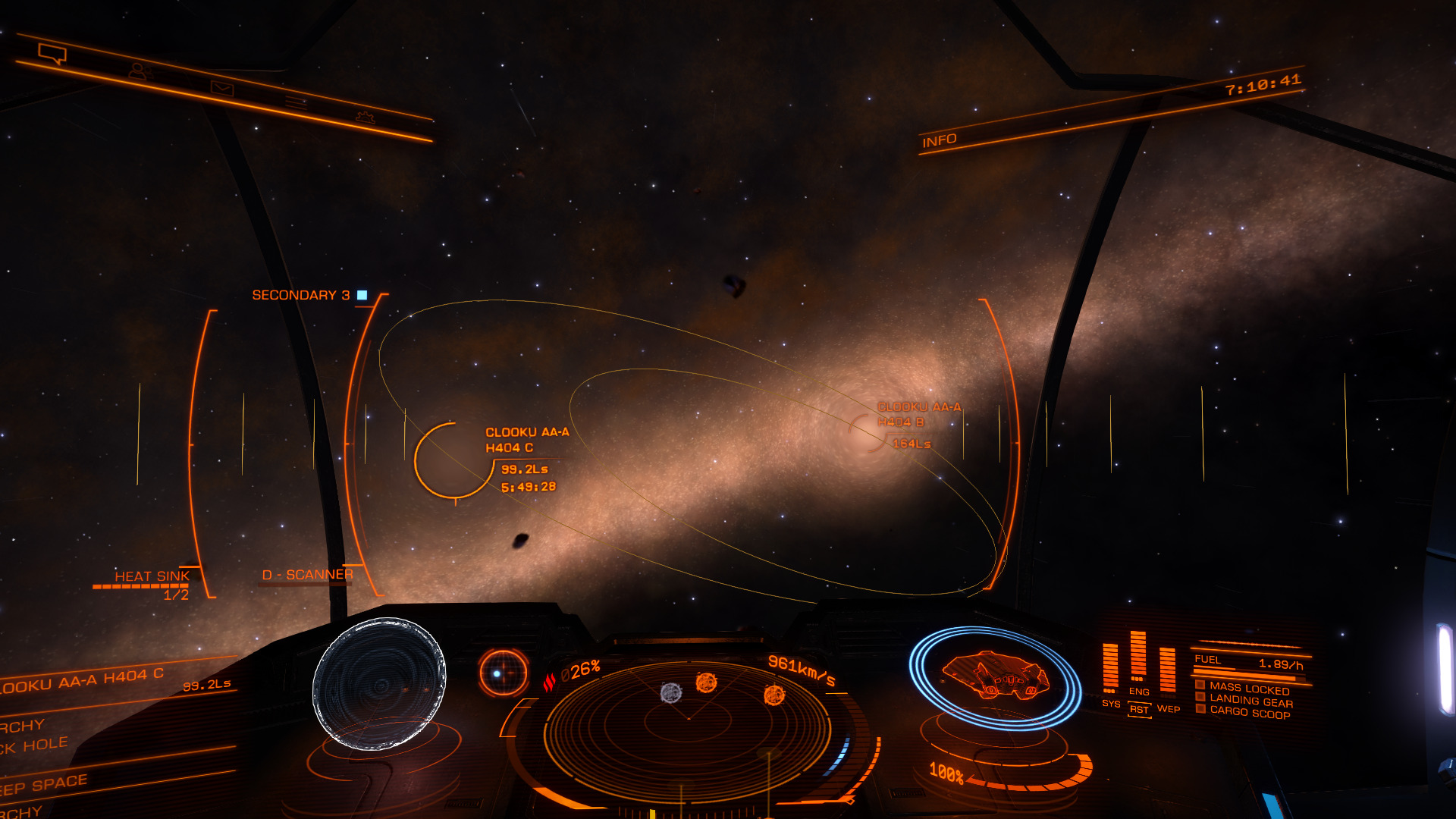
Task: Open the inbox envelope icon
Action: [222, 89]
